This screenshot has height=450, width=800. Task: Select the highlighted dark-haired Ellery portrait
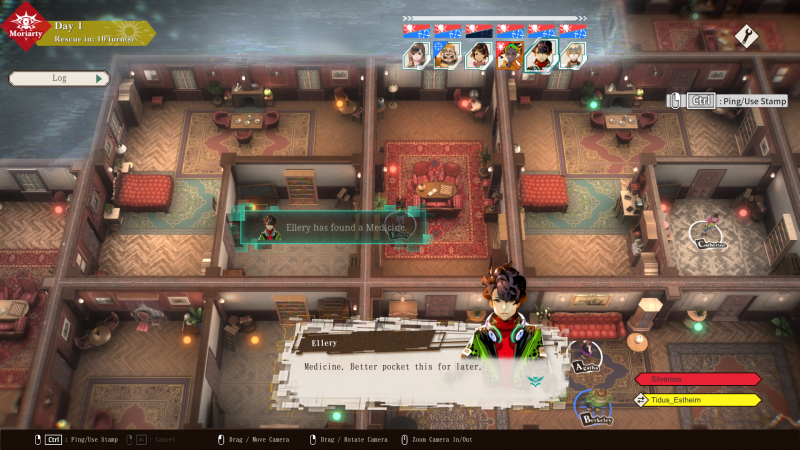541,55
